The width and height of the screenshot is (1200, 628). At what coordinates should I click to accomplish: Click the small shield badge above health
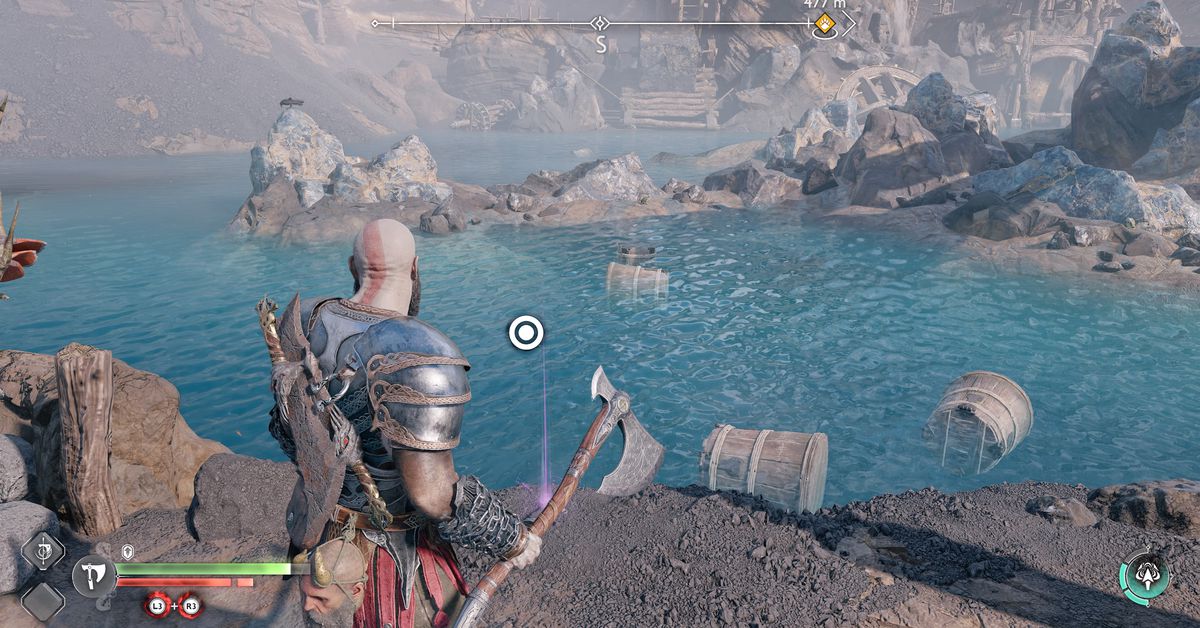(128, 551)
